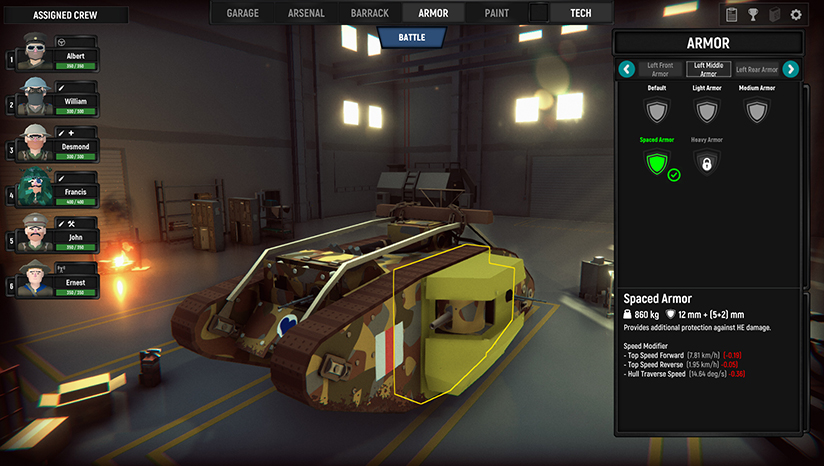Viewport: 824px width, 466px height.
Task: Select the Light Armor option
Action: [707, 109]
